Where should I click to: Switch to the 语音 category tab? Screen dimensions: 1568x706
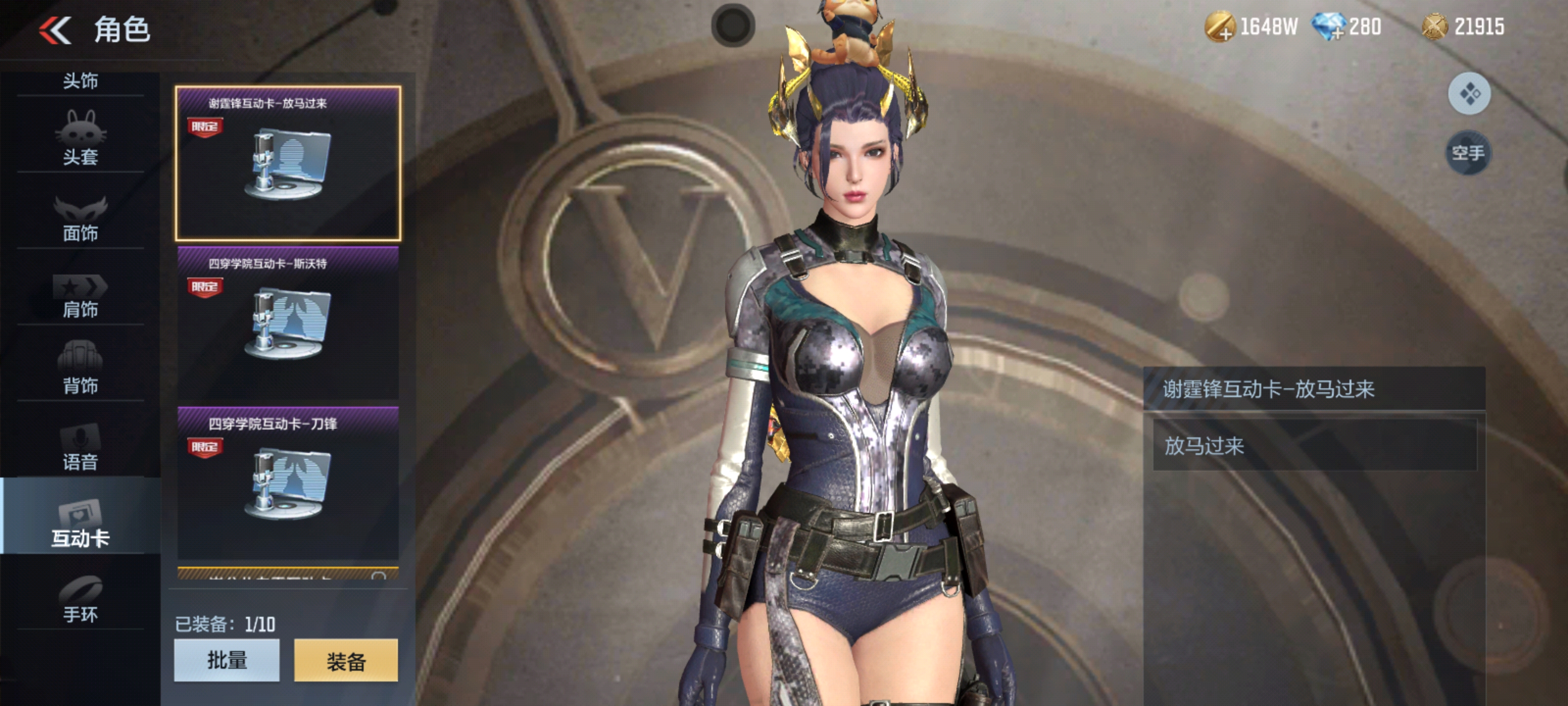click(x=80, y=447)
